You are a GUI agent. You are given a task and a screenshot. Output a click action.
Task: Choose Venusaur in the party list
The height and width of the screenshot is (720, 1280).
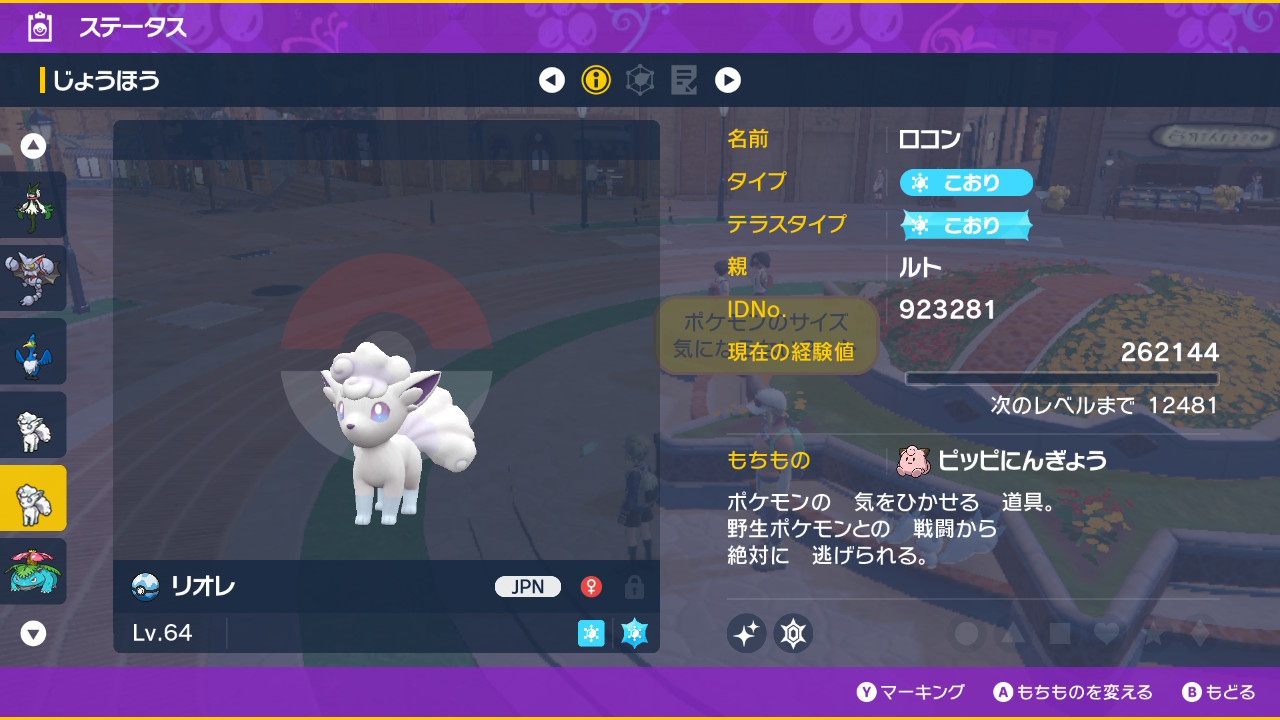(34, 571)
